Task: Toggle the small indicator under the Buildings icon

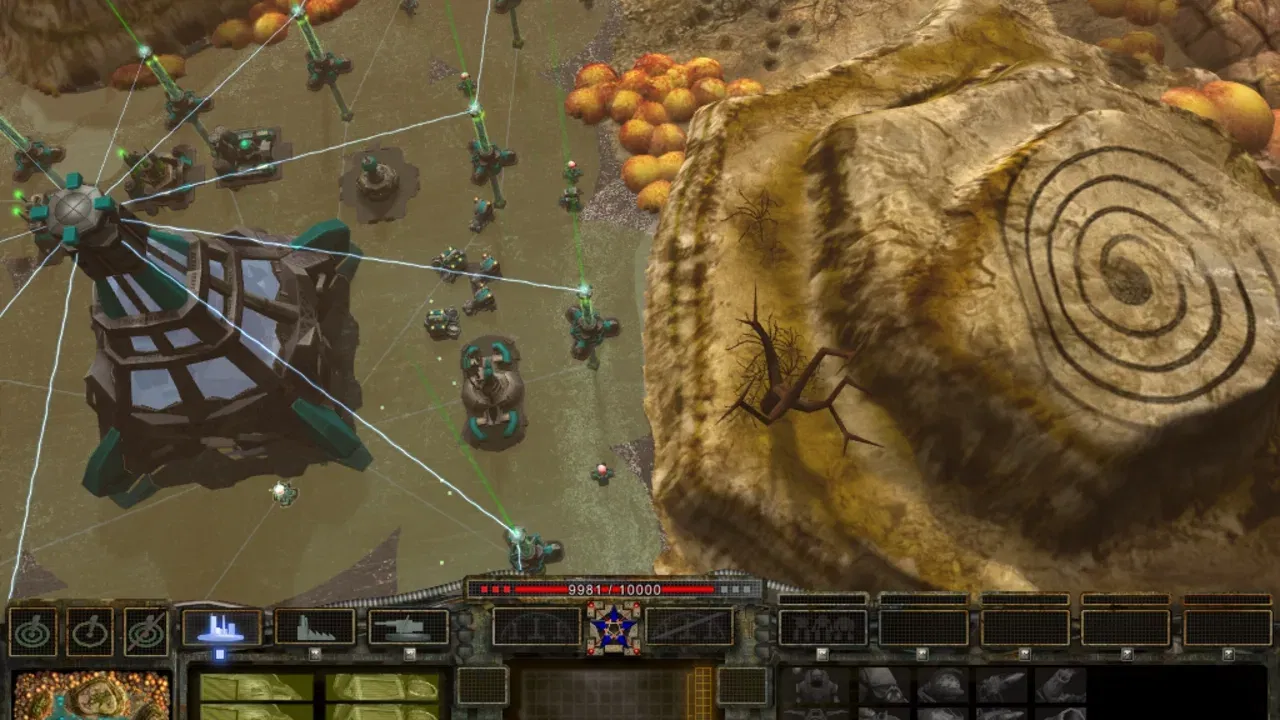Action: (221, 654)
